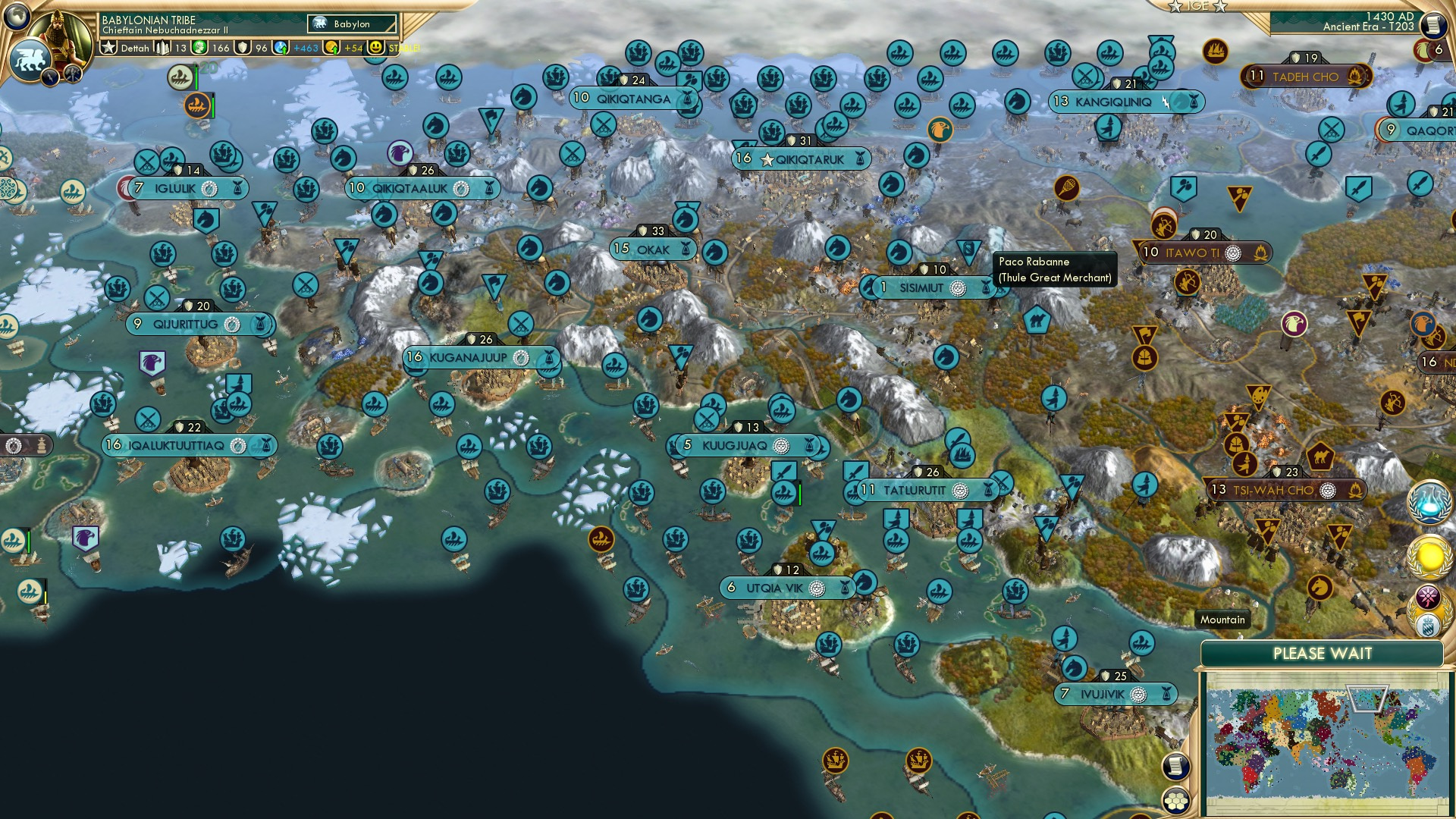The width and height of the screenshot is (1456, 819).
Task: Click the science beaker showing +463
Action: [281, 48]
